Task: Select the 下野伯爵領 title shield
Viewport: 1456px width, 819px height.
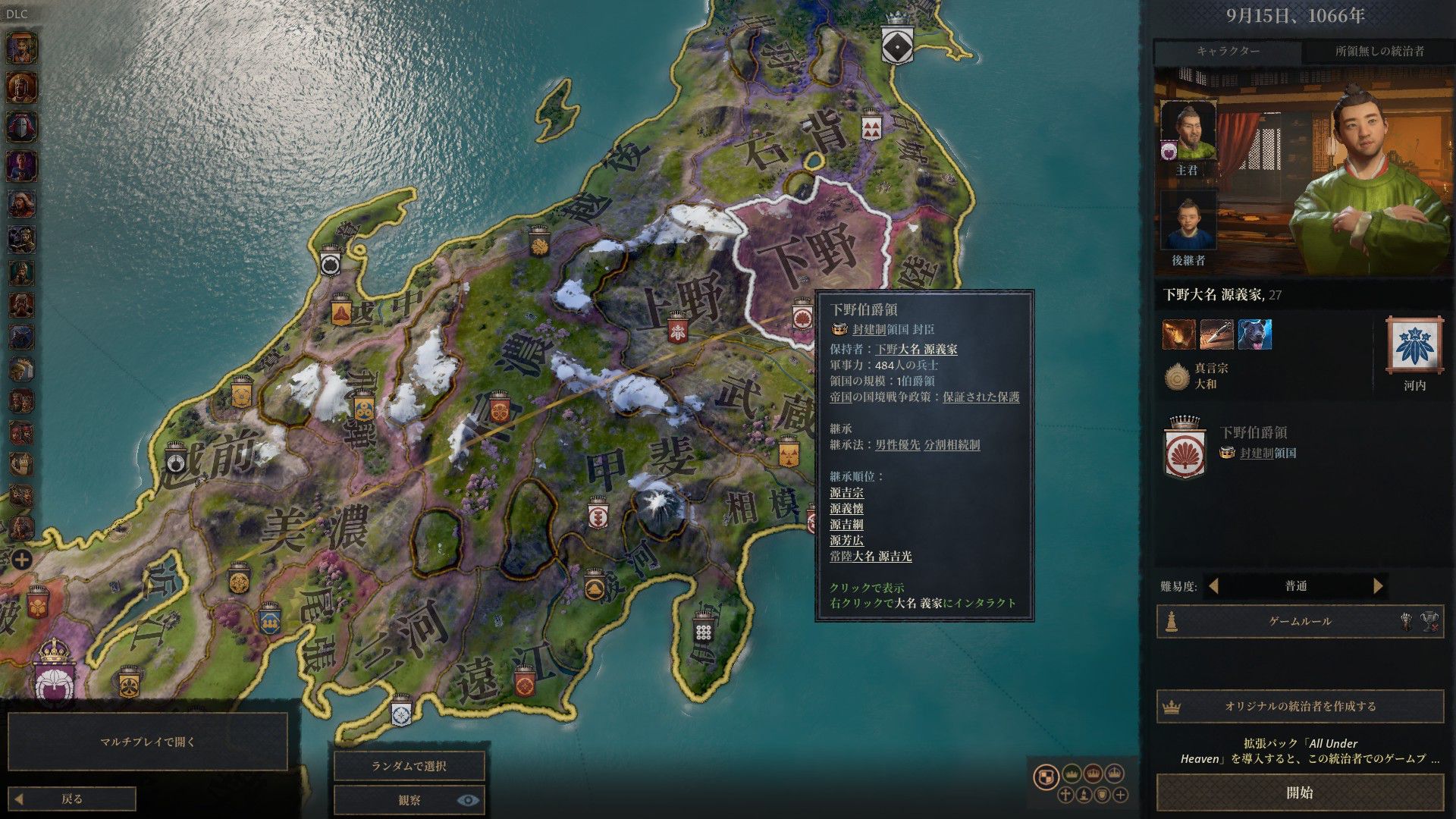Action: pyautogui.click(x=1185, y=448)
